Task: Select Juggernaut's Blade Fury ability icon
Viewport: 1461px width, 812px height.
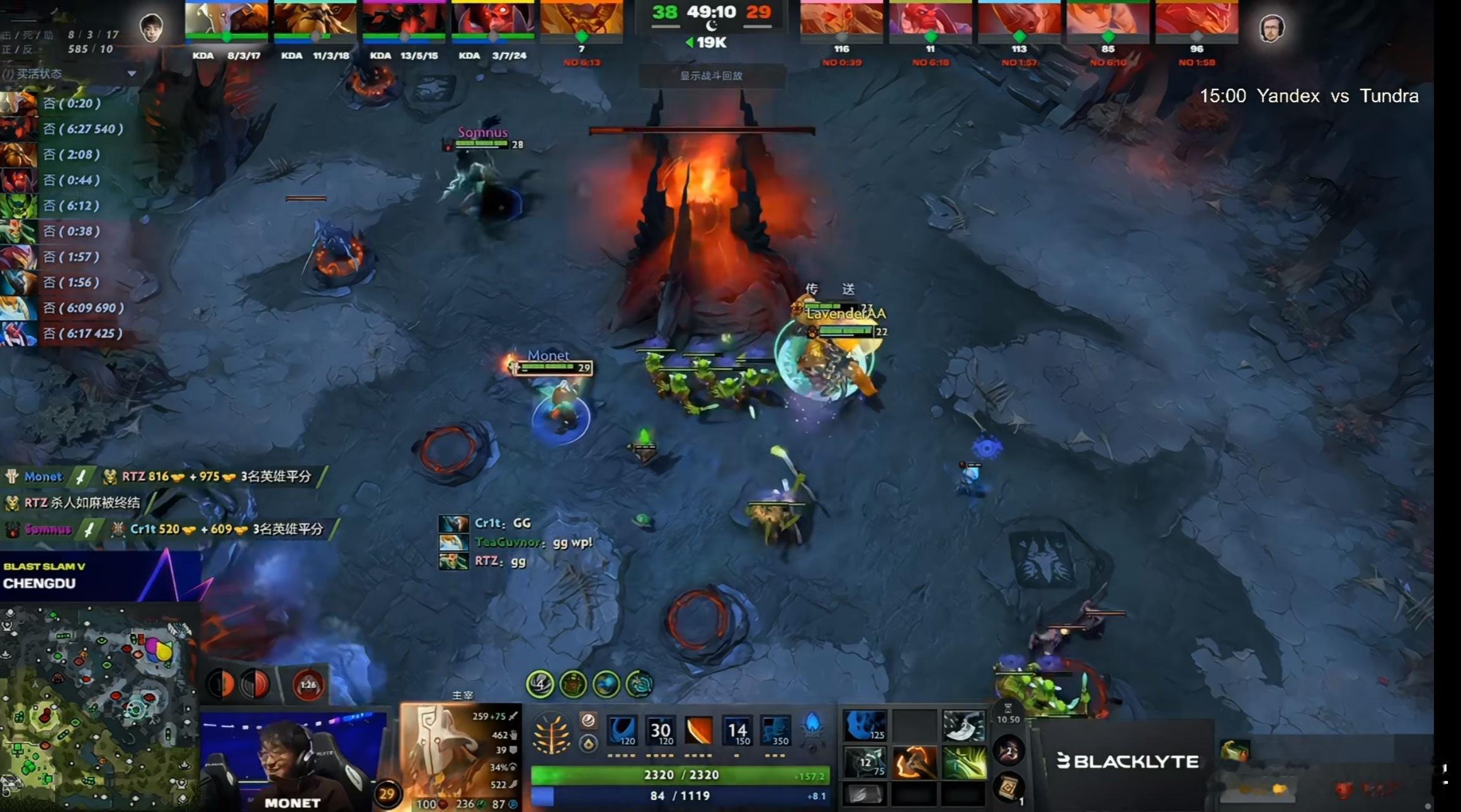Action: (x=622, y=730)
